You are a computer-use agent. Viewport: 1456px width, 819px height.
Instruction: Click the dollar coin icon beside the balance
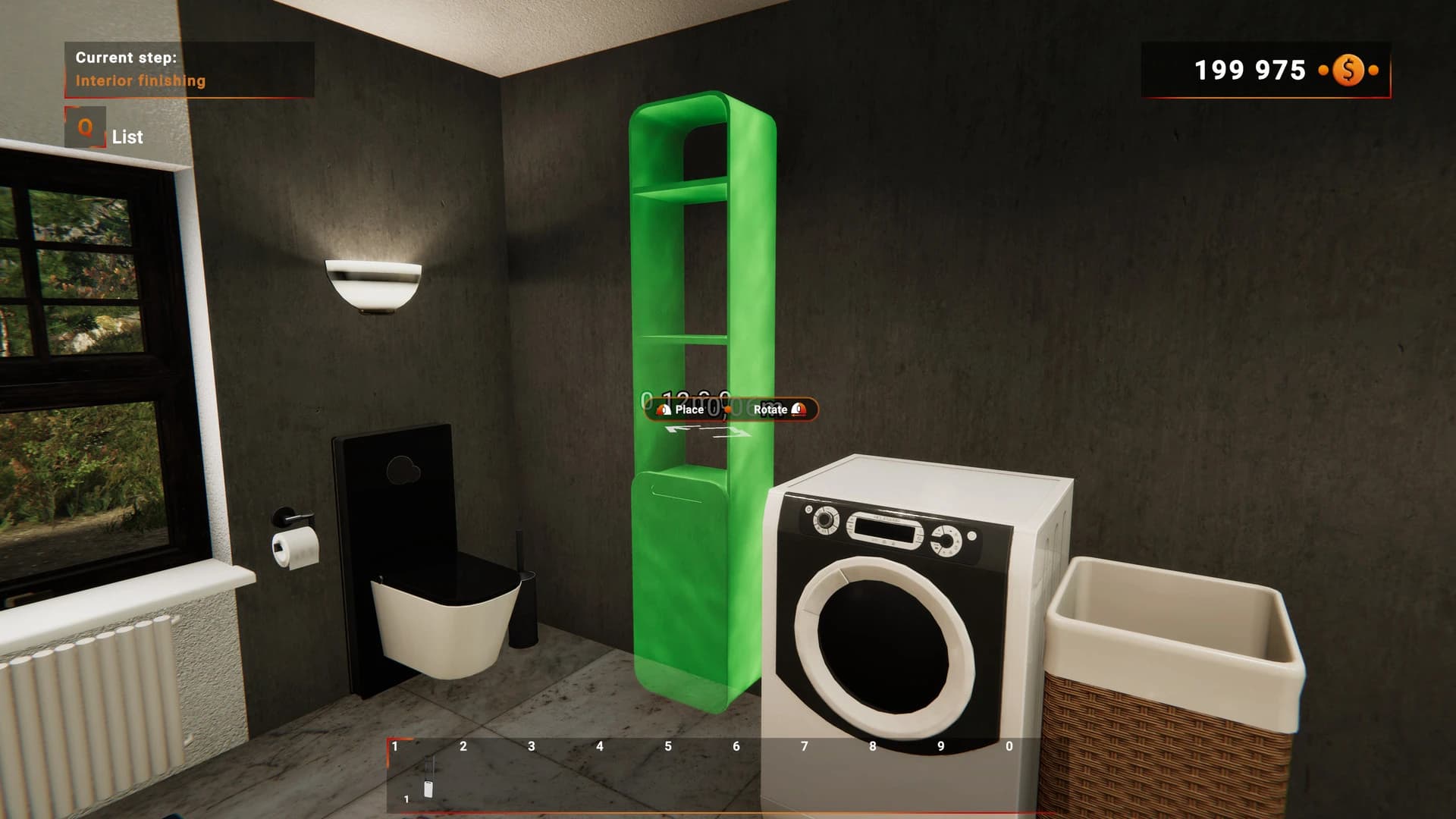(x=1348, y=71)
